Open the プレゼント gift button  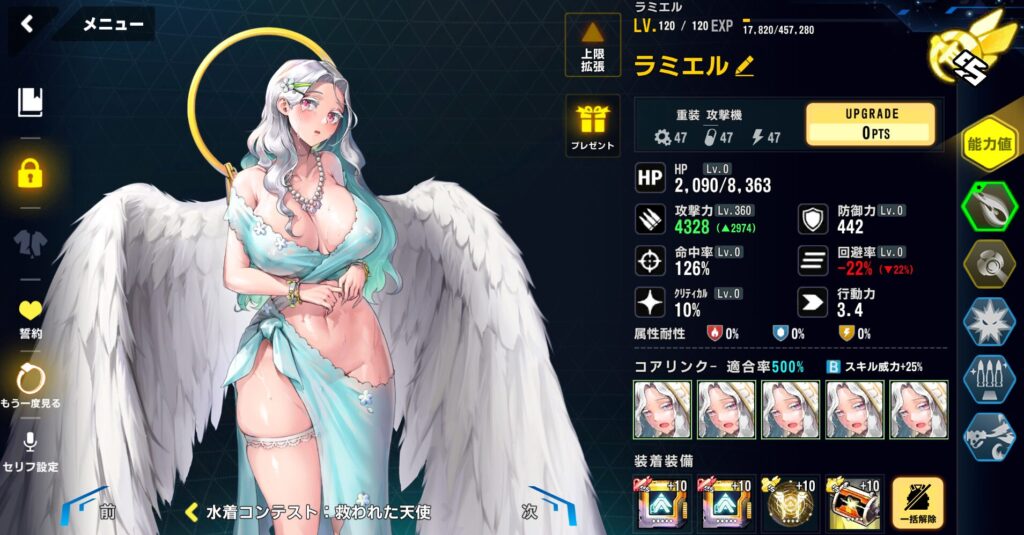point(592,126)
